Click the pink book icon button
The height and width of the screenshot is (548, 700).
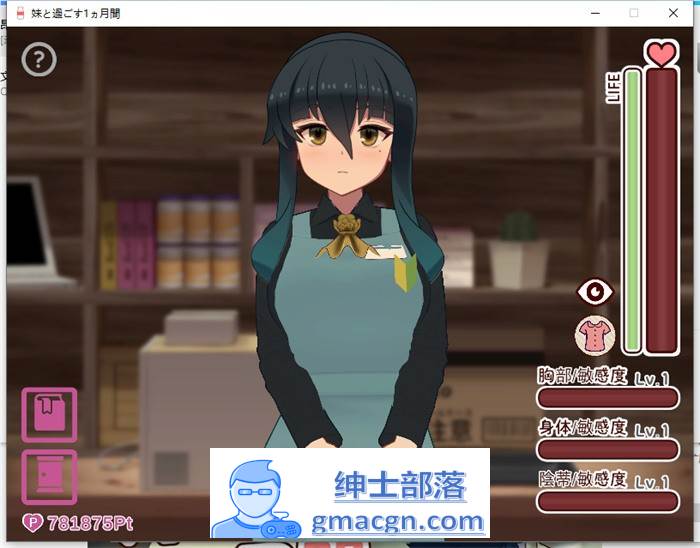pos(49,414)
